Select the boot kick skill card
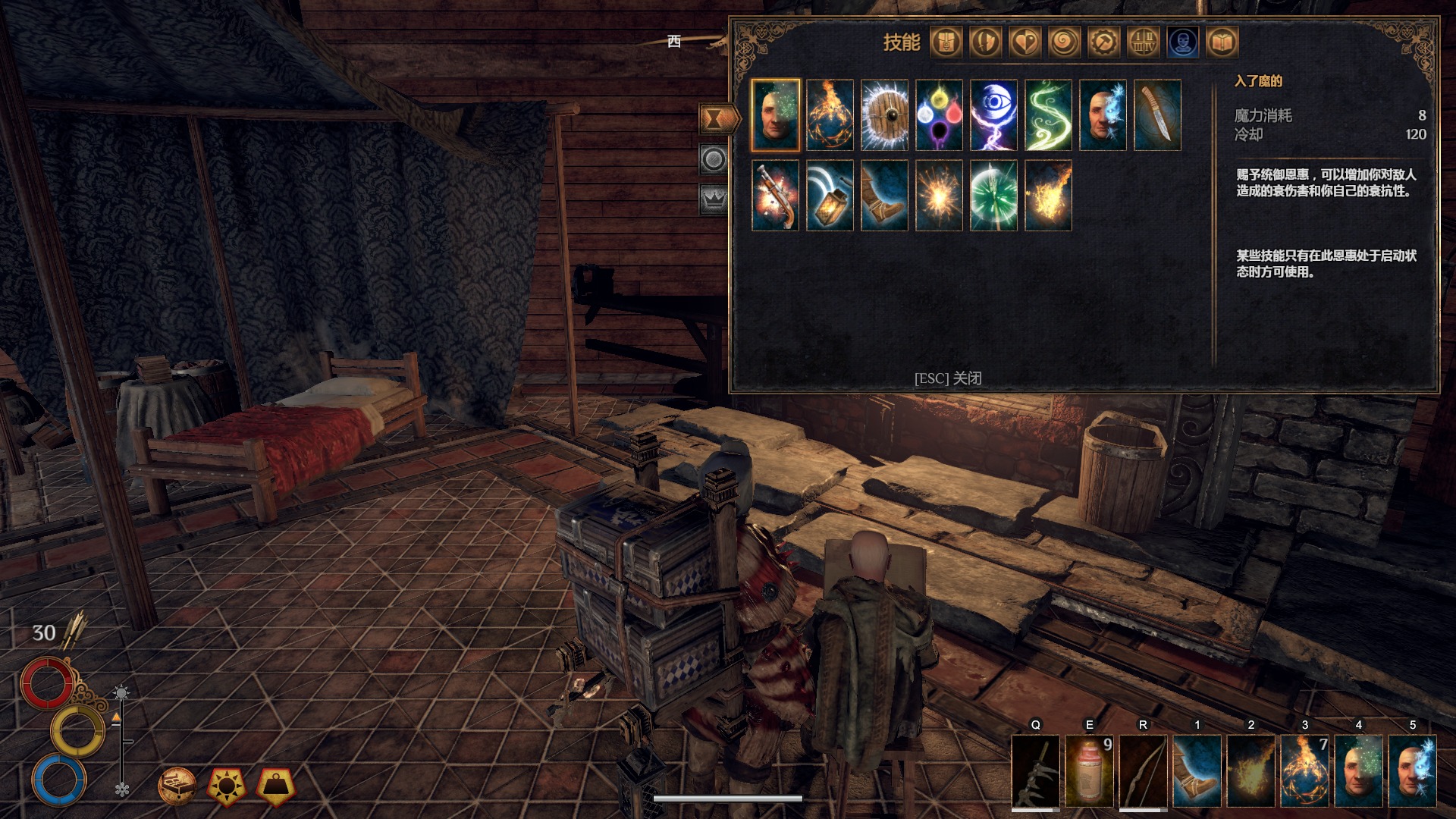The width and height of the screenshot is (1456, 819). pyautogui.click(x=884, y=195)
